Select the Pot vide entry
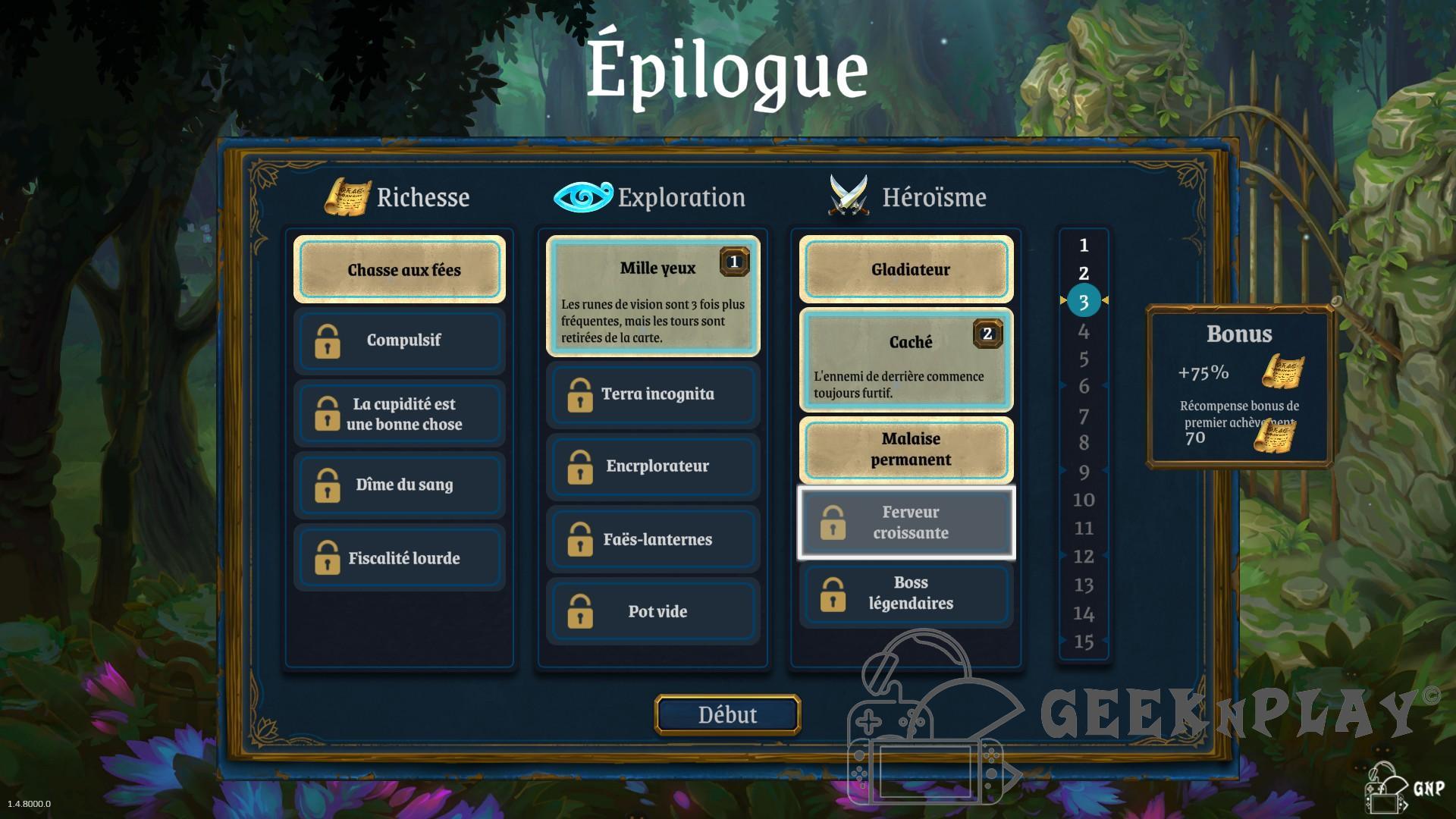Viewport: 1456px width, 819px height. coord(653,611)
